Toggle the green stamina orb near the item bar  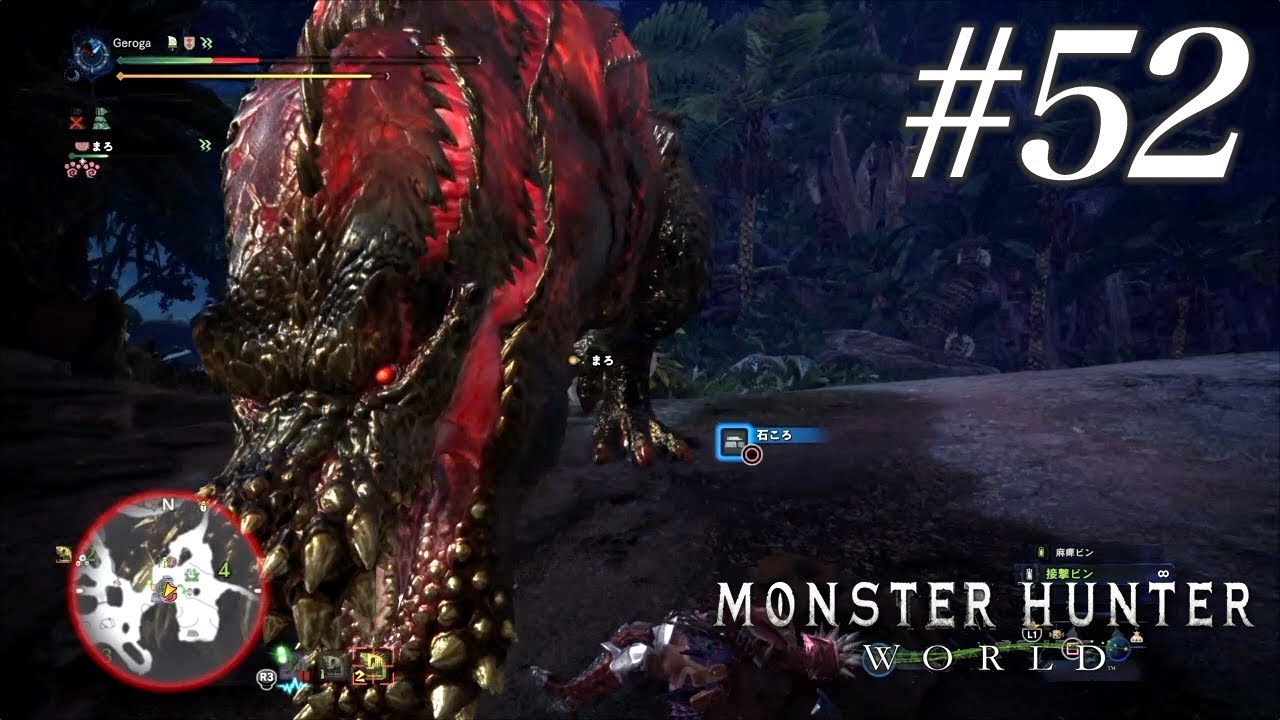pos(282,655)
